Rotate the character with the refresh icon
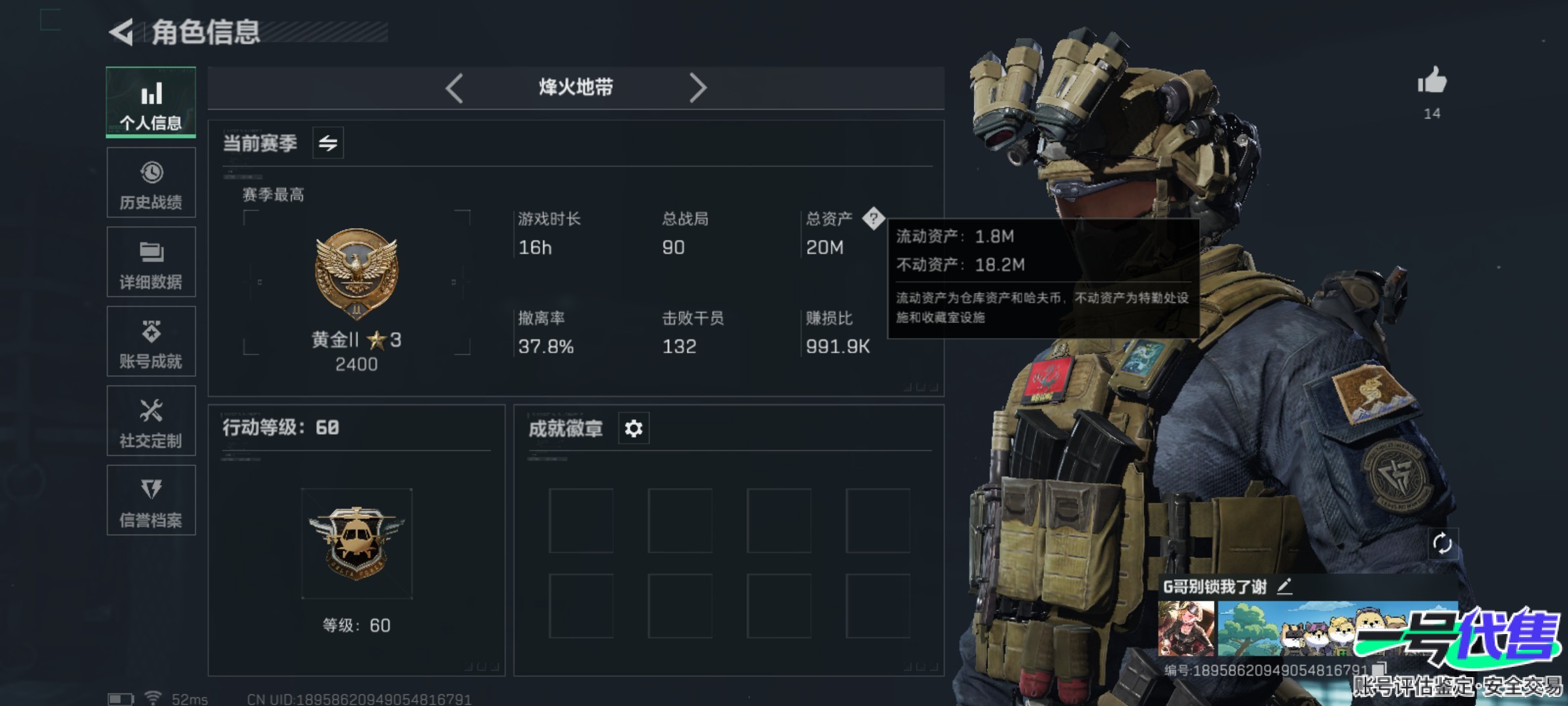This screenshot has height=706, width=1568. pyautogui.click(x=1442, y=543)
